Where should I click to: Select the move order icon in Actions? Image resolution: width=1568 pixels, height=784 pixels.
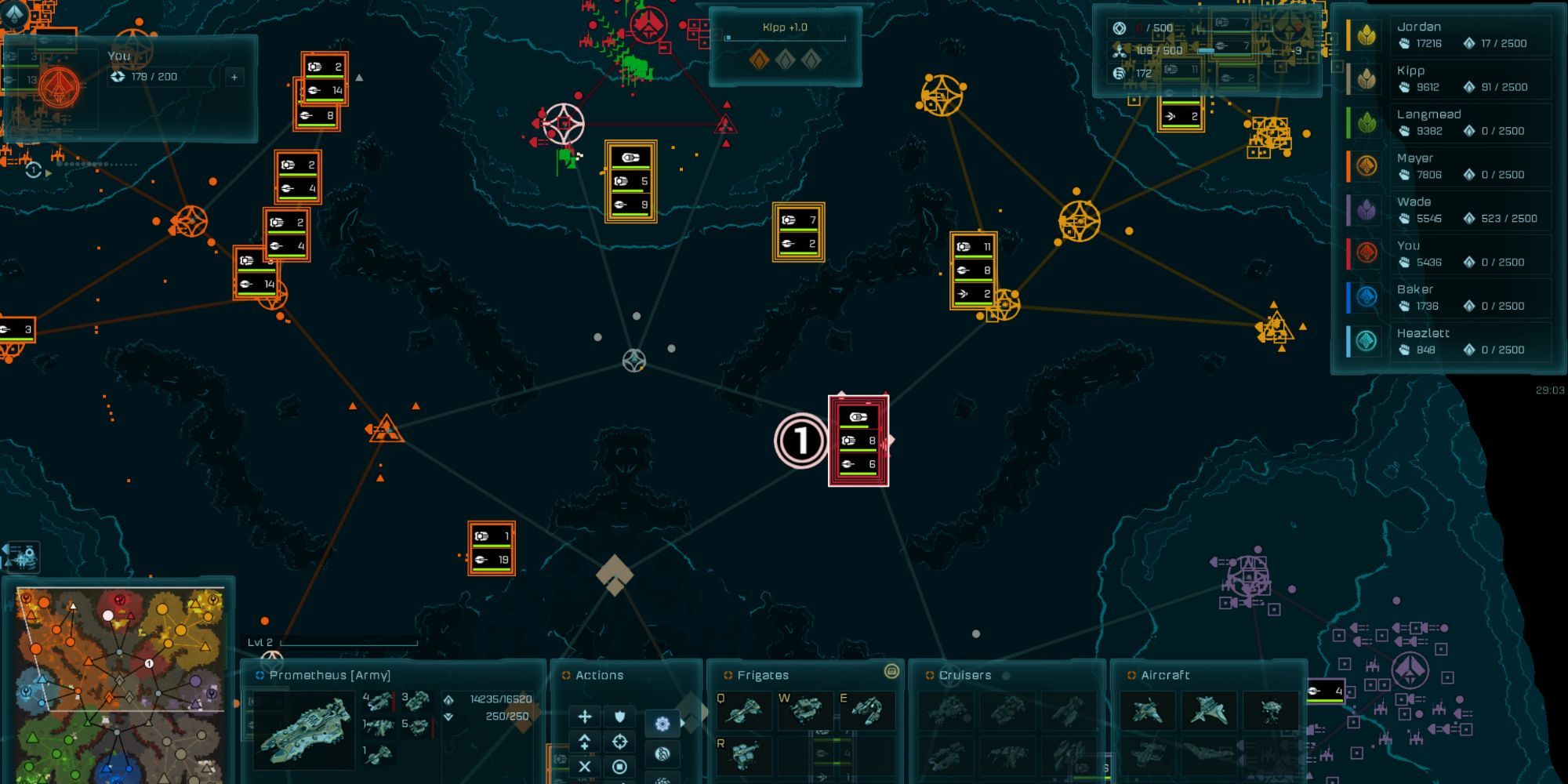click(x=585, y=717)
